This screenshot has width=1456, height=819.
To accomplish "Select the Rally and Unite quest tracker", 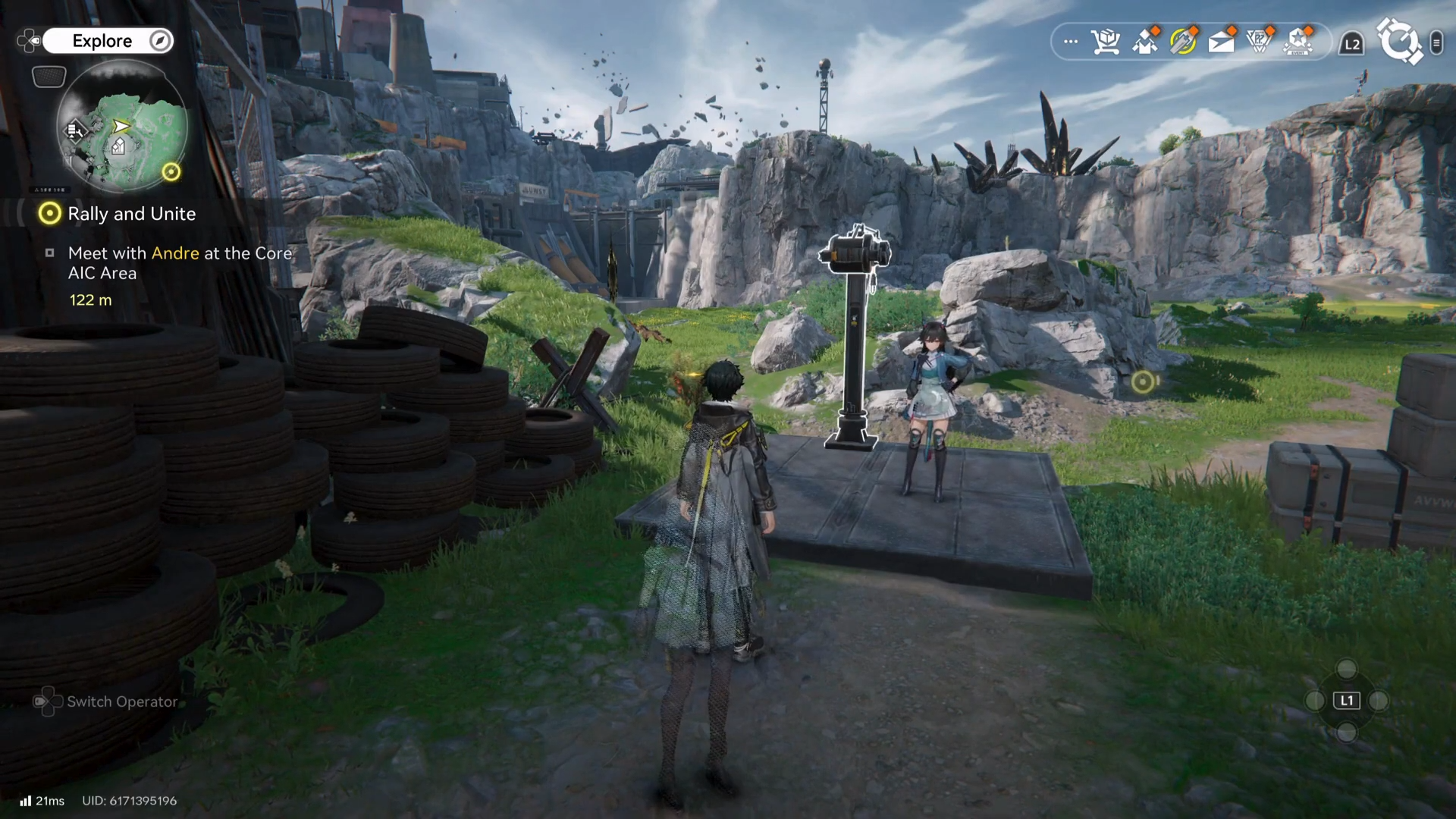I will pyautogui.click(x=131, y=214).
